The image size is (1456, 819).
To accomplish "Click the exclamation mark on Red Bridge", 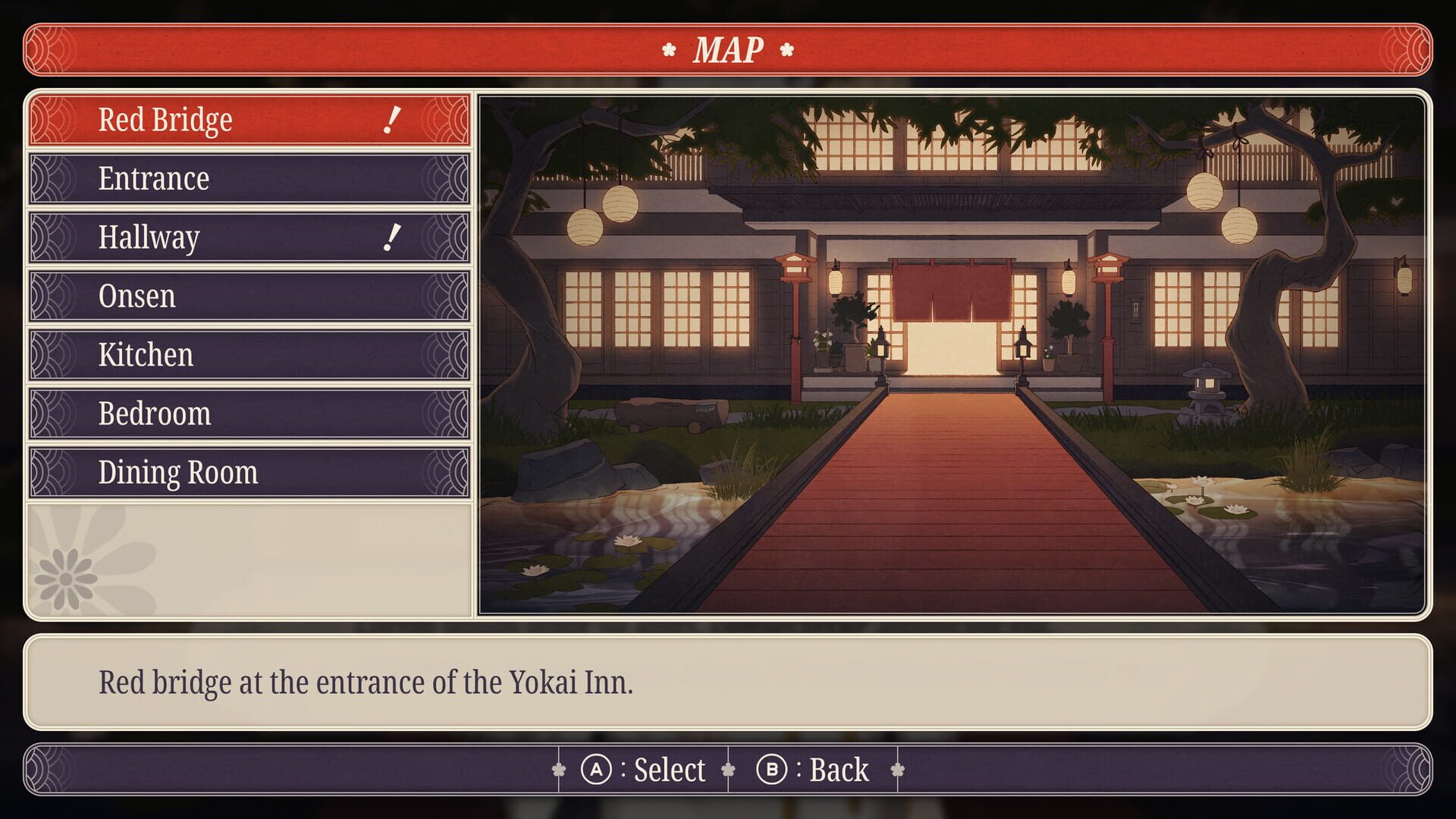I will 391,119.
